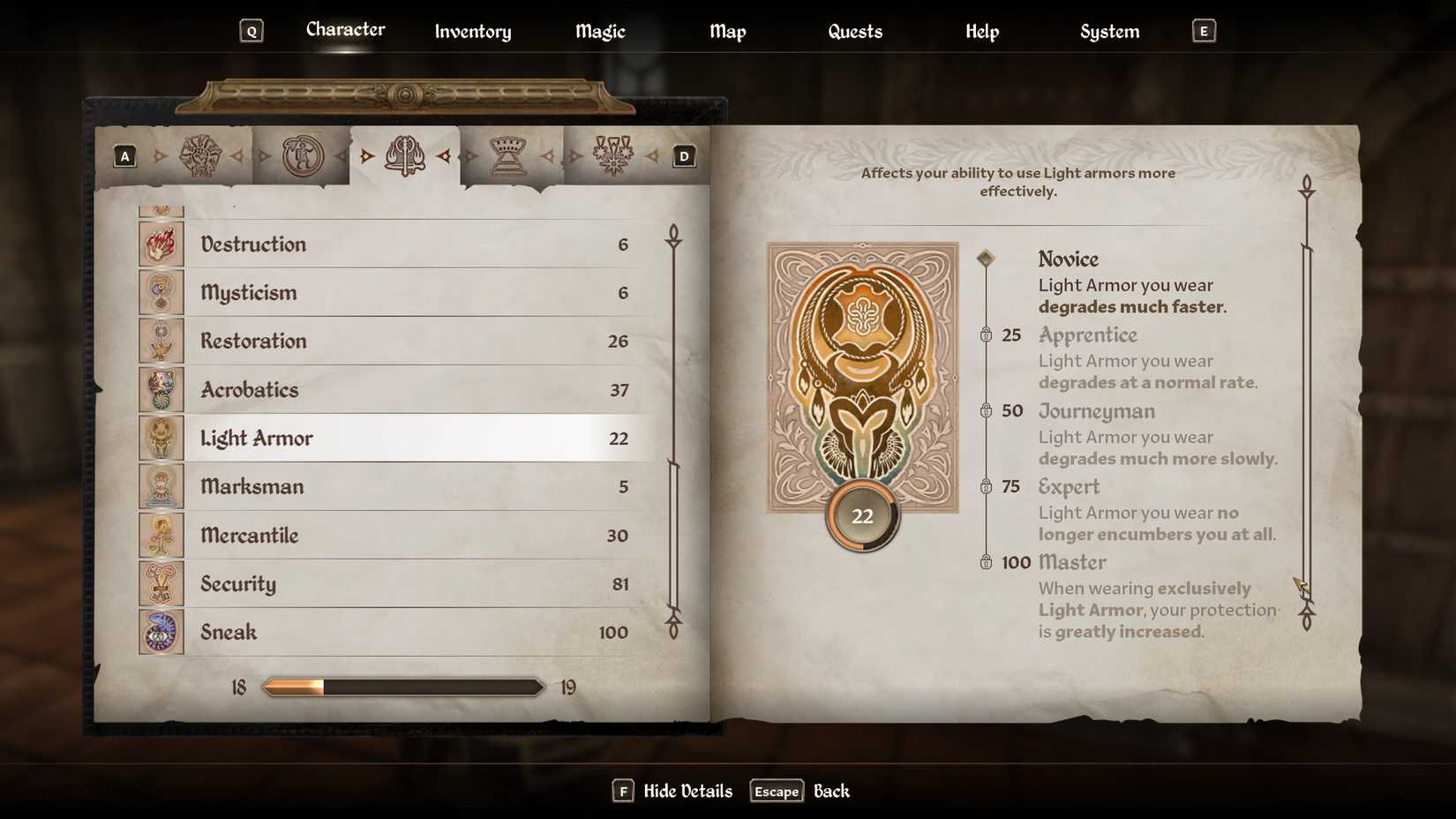Click the lock icon beside Master rank
Viewport: 1456px width, 819px height.
(986, 562)
